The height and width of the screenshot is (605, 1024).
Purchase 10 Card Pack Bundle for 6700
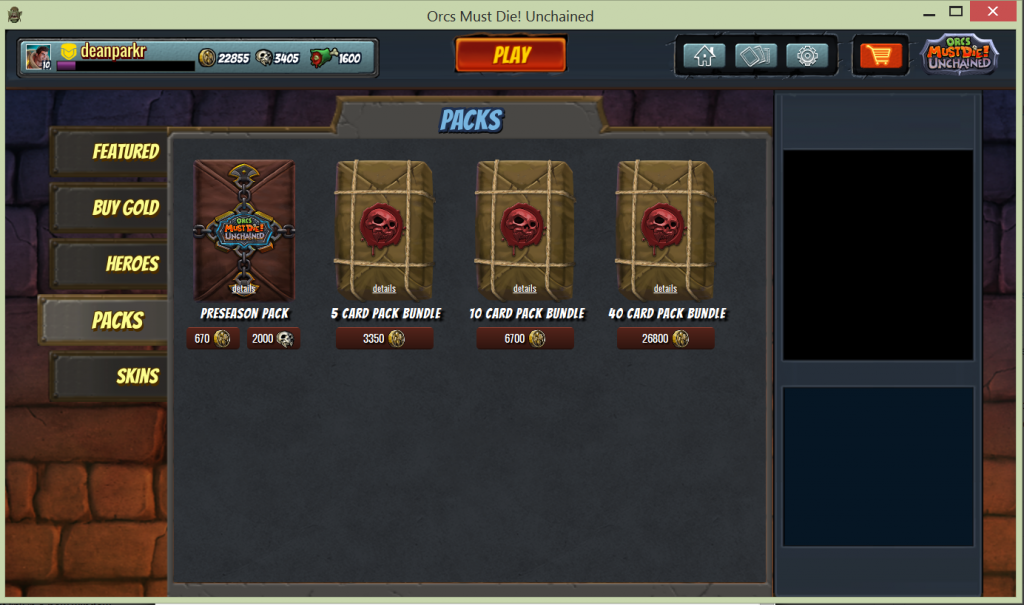[525, 339]
